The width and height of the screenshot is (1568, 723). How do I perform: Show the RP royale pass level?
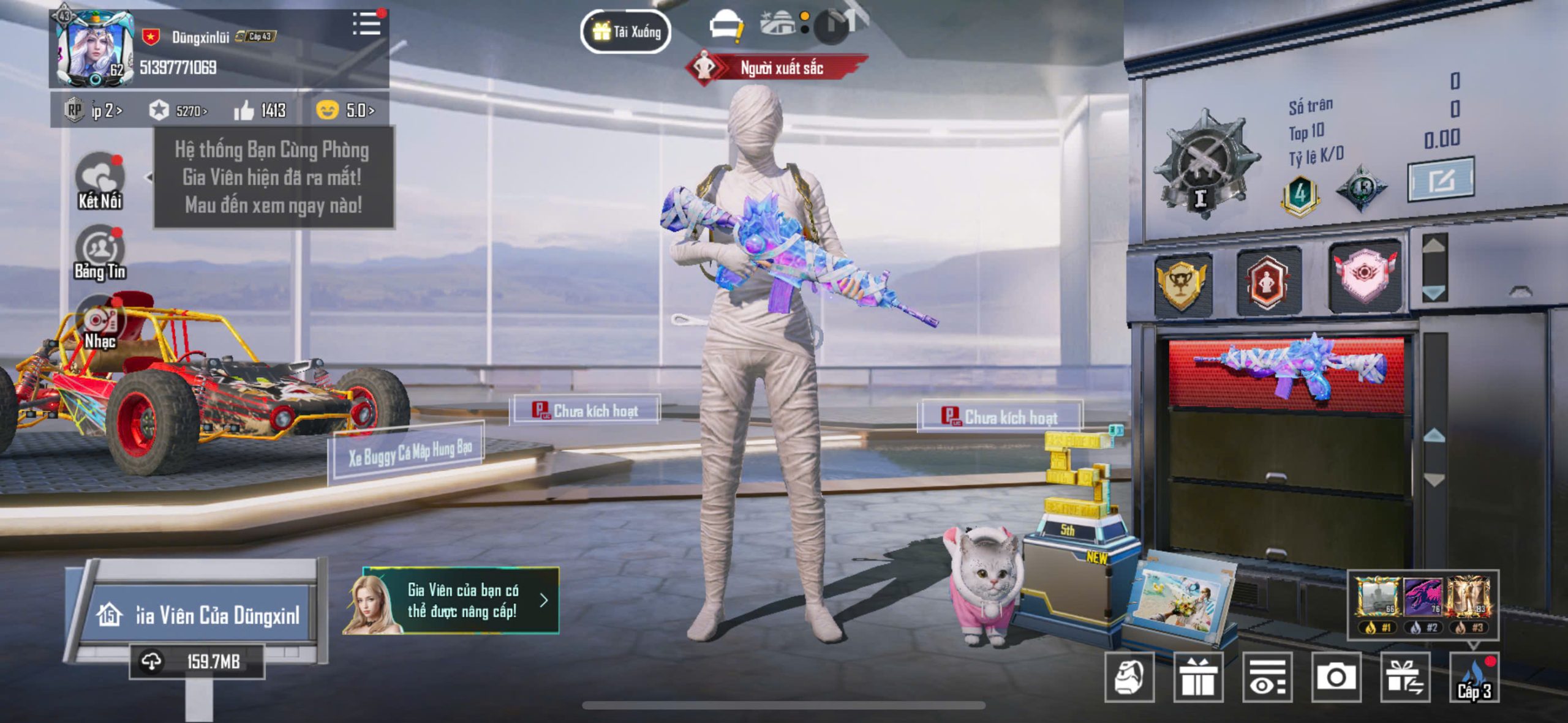[94, 111]
